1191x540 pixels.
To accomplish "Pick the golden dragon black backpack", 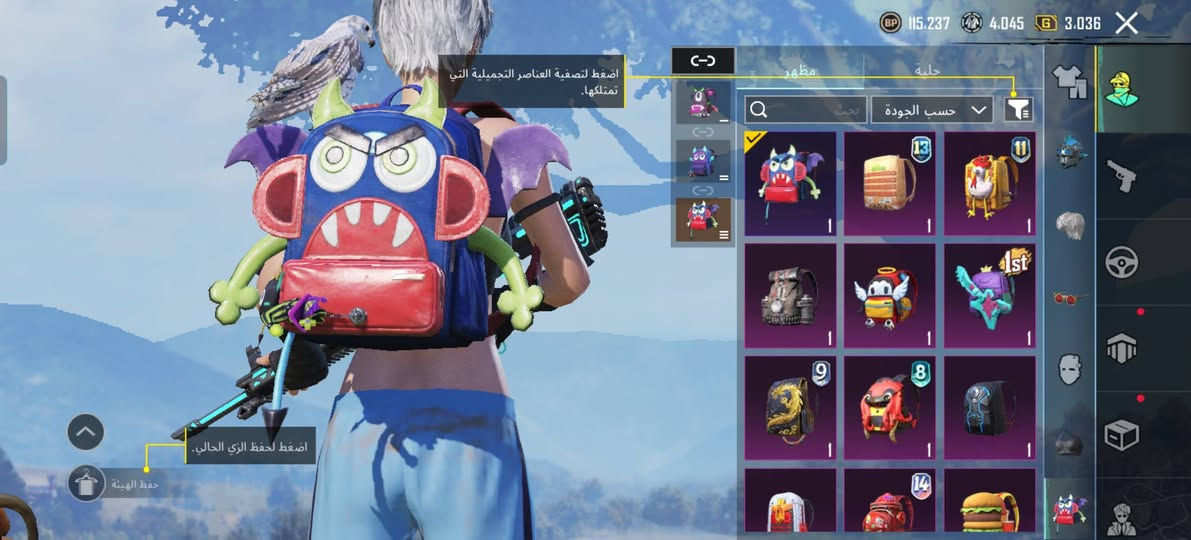I will [x=791, y=408].
